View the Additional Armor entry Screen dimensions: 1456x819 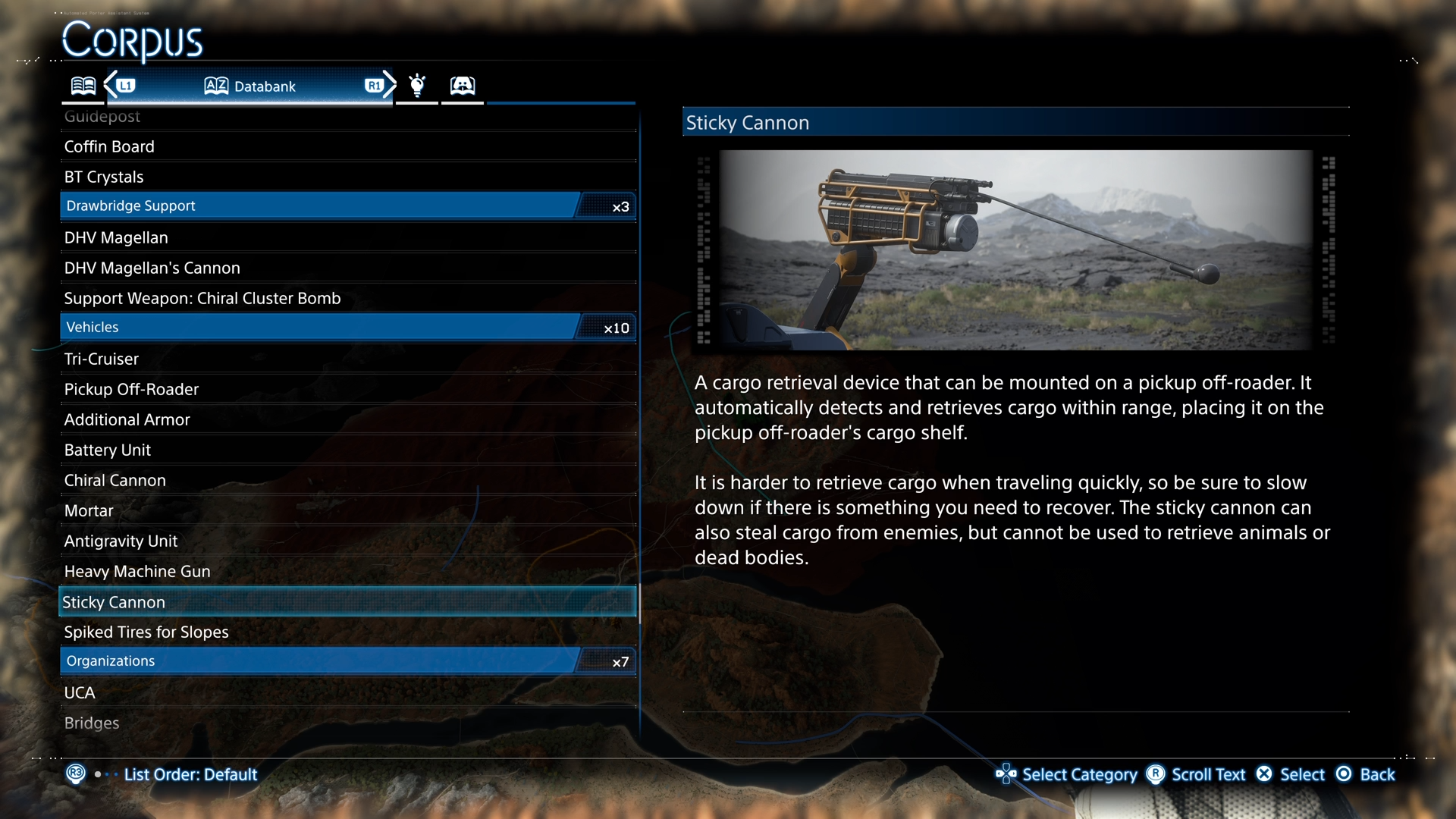tap(127, 419)
